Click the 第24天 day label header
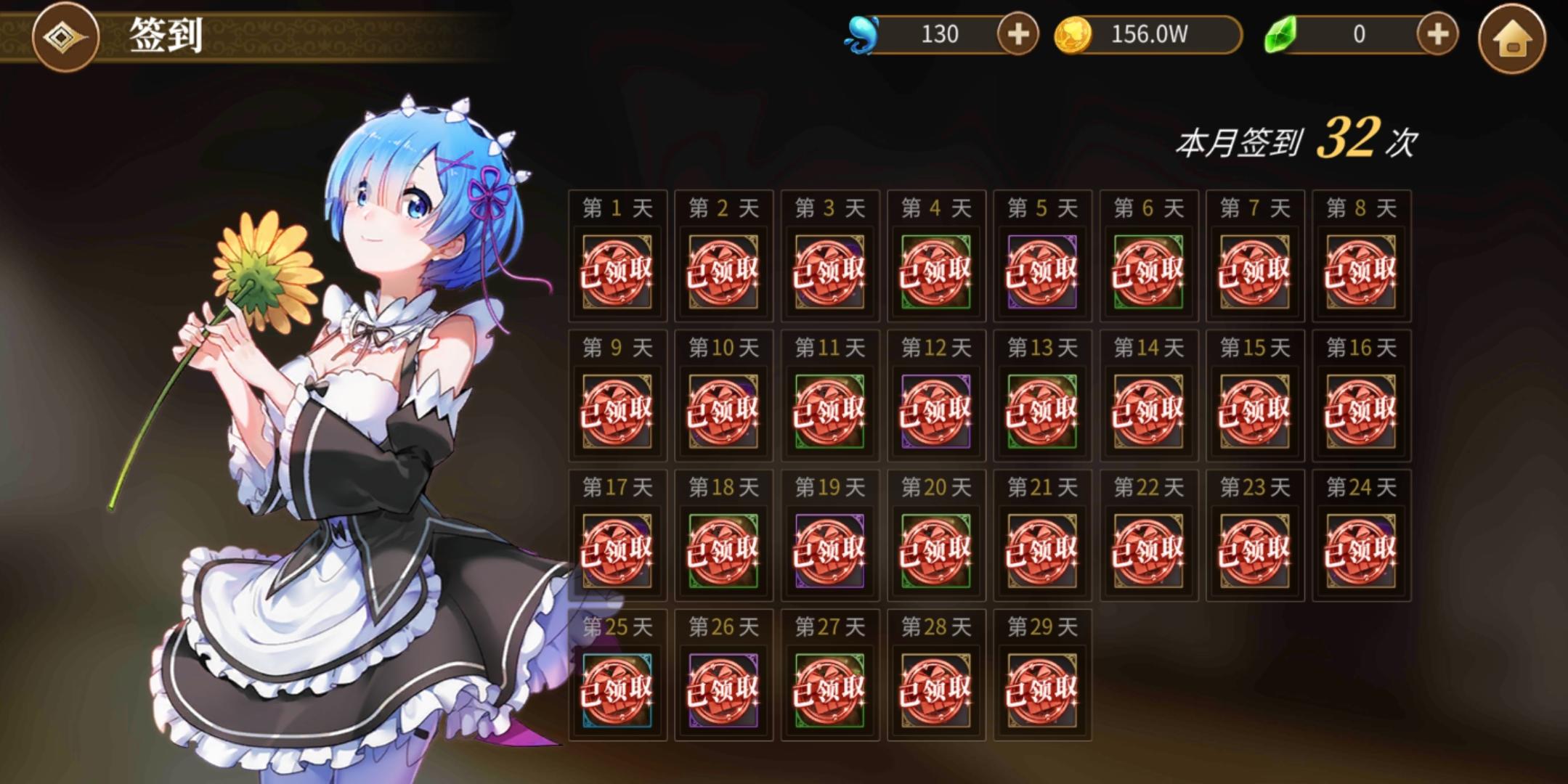This screenshot has width=1568, height=784. (x=1360, y=488)
